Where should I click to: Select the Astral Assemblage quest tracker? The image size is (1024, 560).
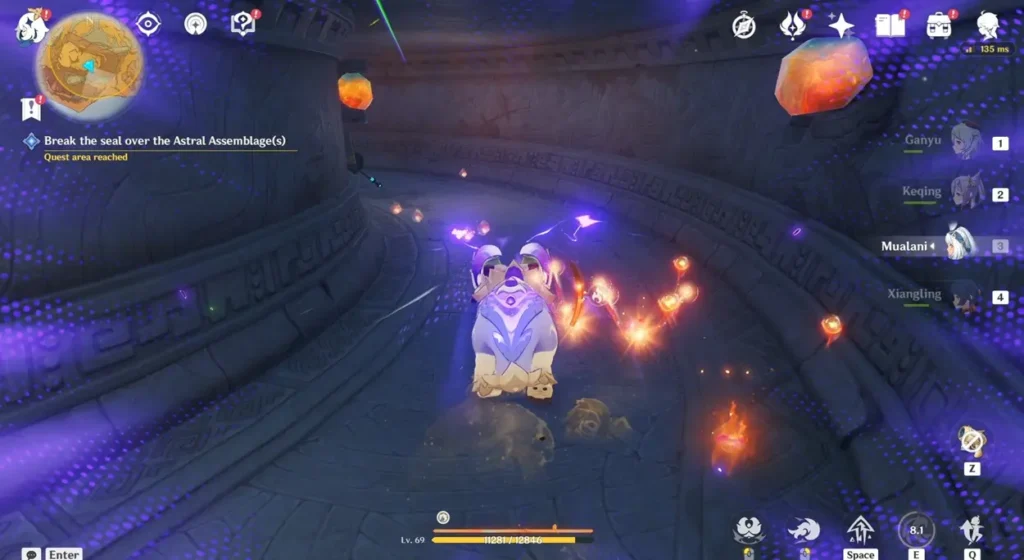pos(165,141)
